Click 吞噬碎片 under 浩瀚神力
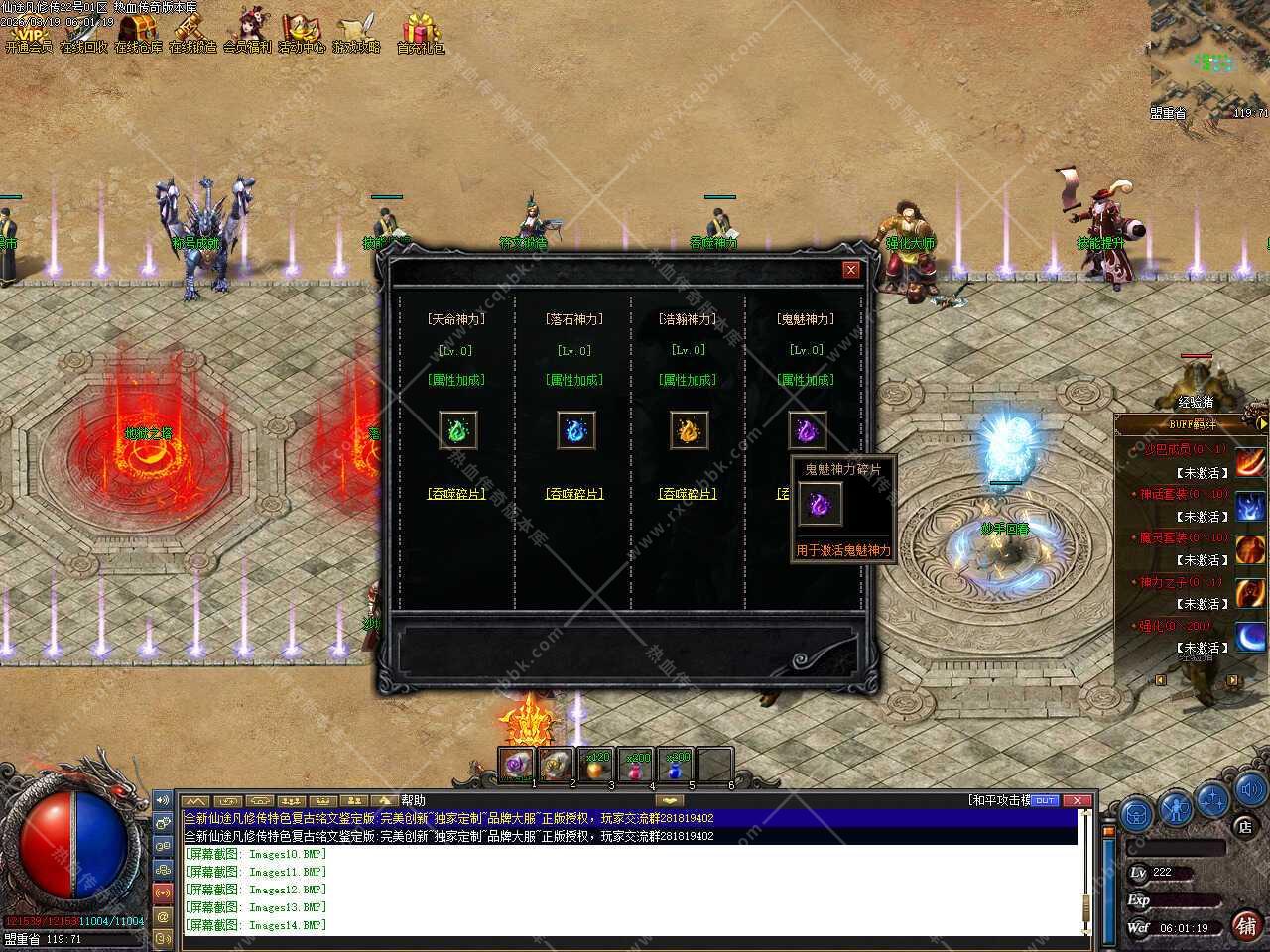 coord(688,493)
